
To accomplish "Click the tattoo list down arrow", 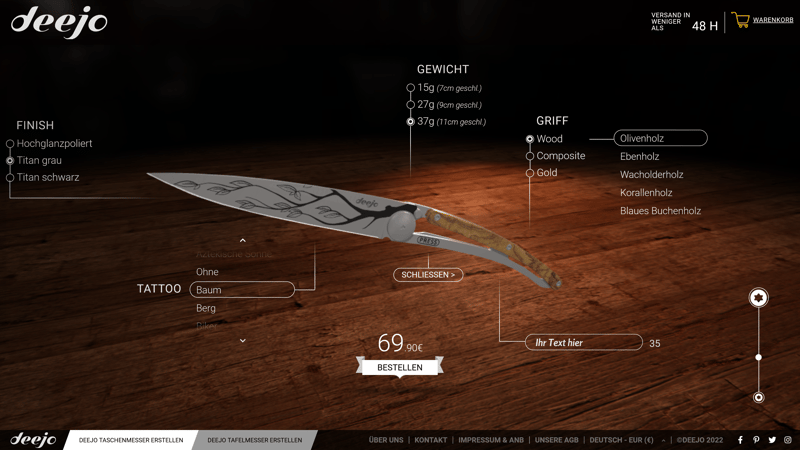I will (242, 341).
